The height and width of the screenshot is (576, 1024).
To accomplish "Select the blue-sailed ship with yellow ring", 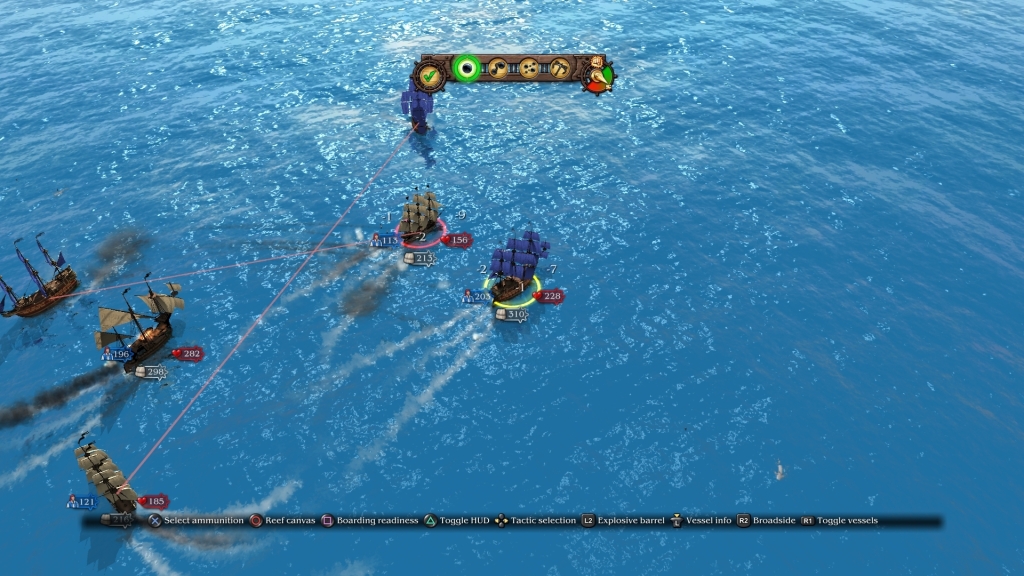I will click(x=517, y=271).
